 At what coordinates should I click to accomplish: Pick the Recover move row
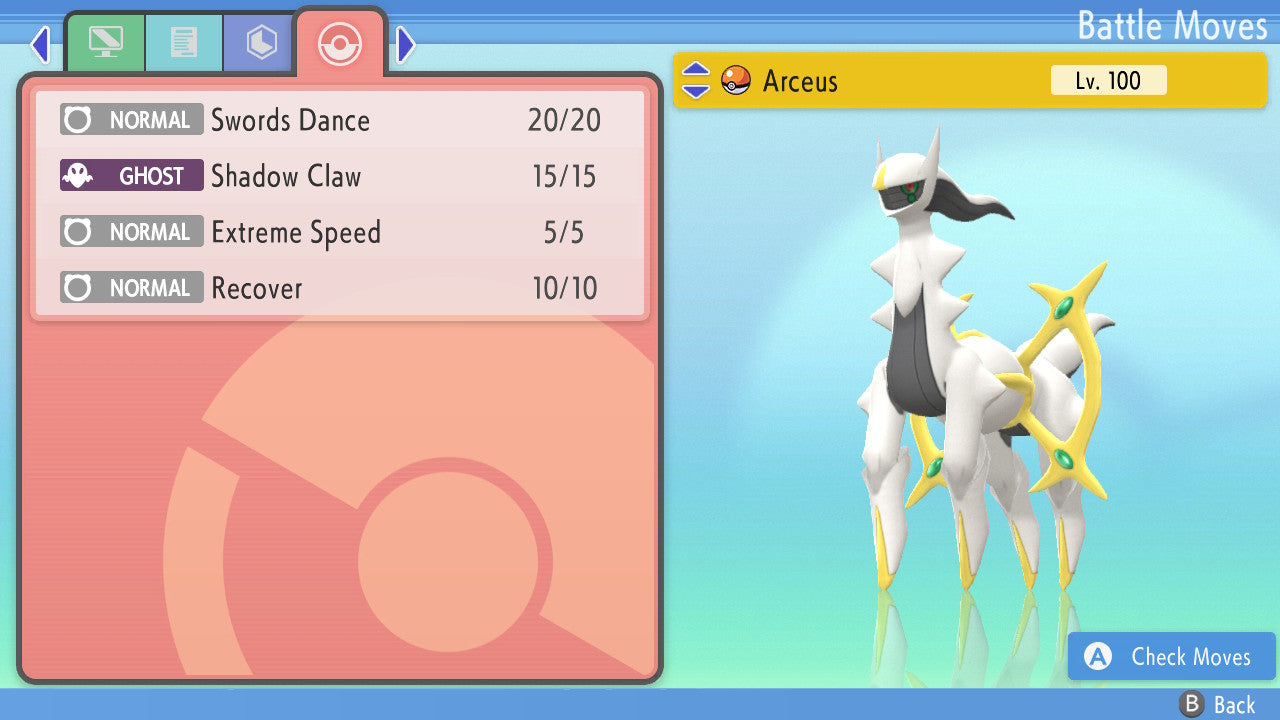coord(340,289)
